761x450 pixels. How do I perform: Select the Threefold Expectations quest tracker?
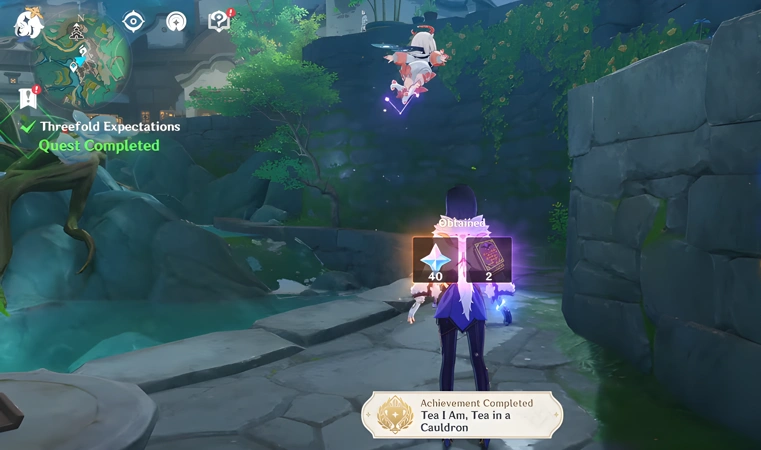[x=109, y=127]
